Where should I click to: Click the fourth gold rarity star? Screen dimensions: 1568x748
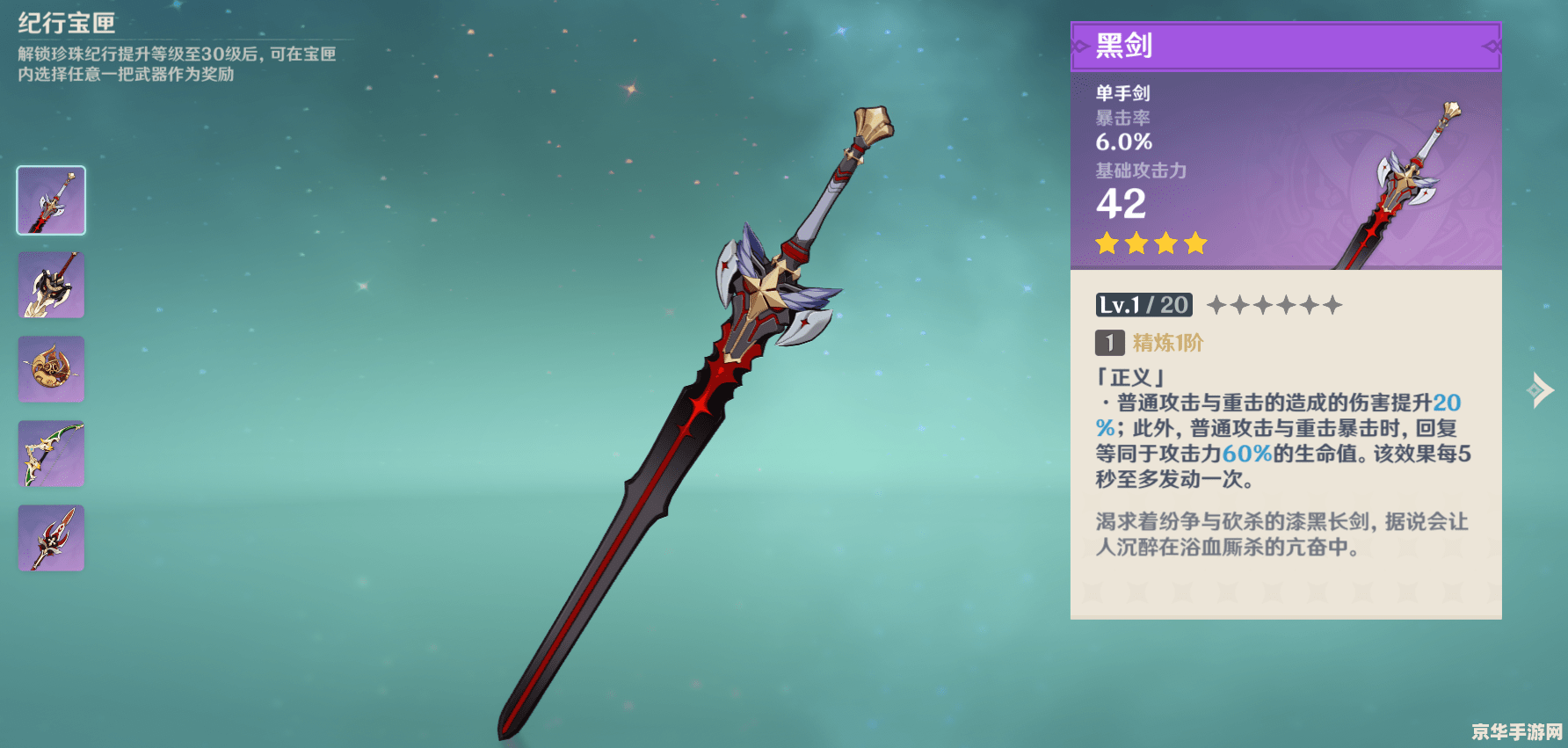point(1197,243)
